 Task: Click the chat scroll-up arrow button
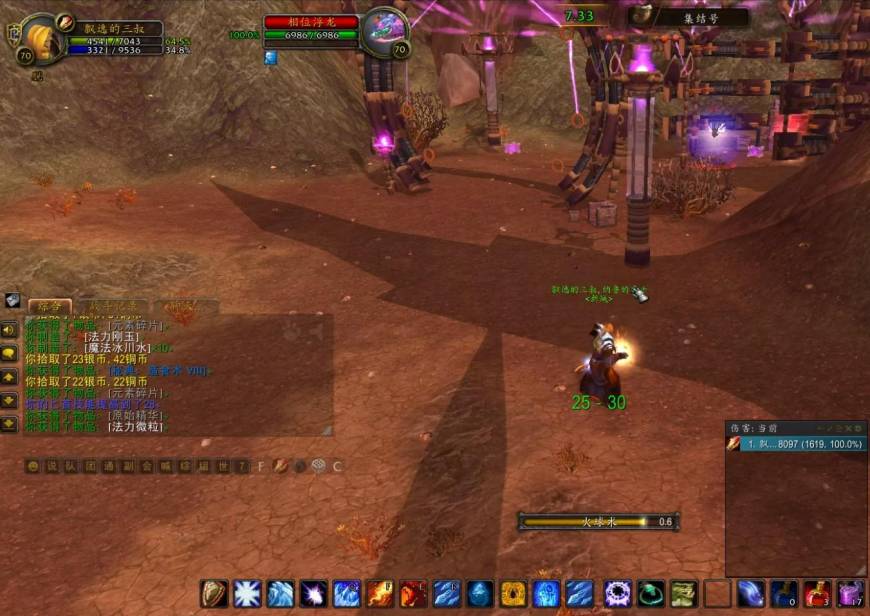pos(10,377)
